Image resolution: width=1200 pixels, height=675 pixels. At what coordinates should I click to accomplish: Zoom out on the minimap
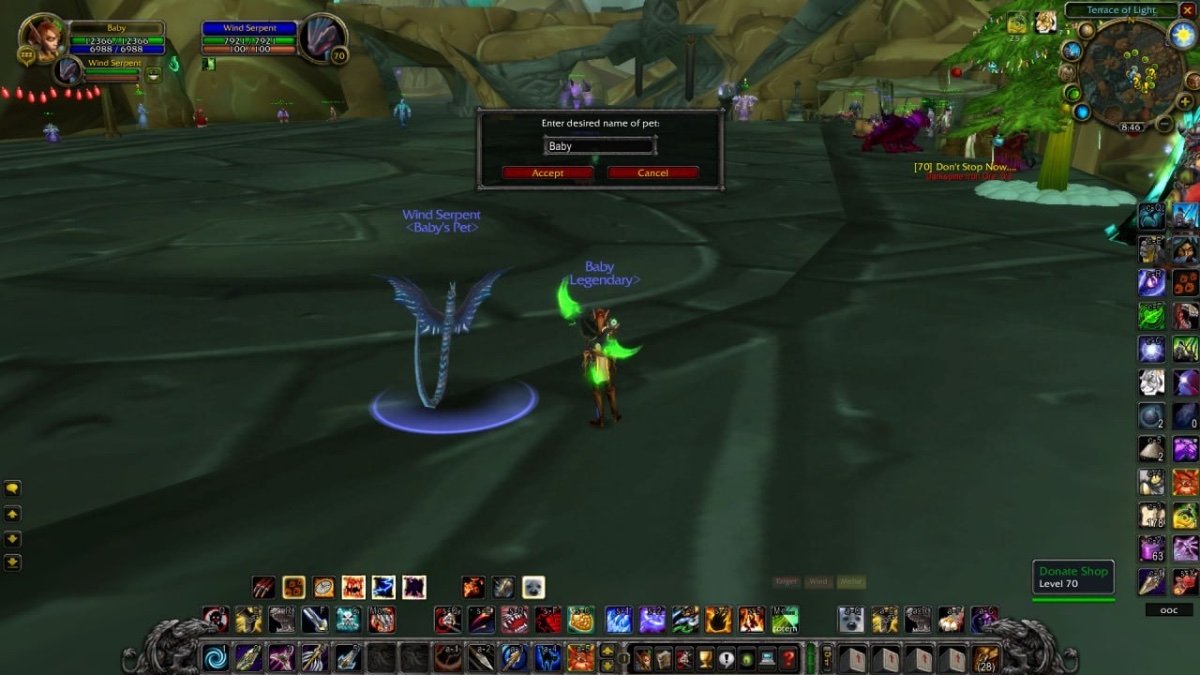click(1164, 124)
